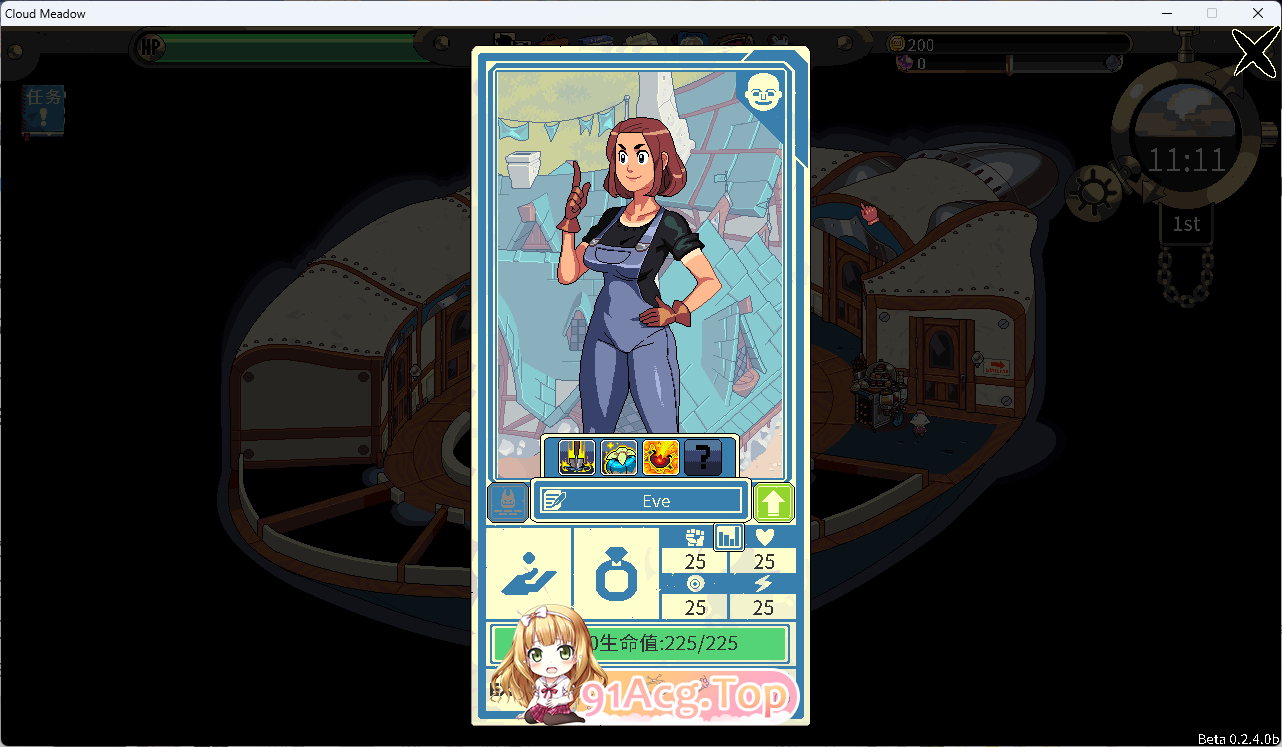Screen dimensions: 1282x747
Task: Select the blue plant skill icon
Action: click(618, 457)
